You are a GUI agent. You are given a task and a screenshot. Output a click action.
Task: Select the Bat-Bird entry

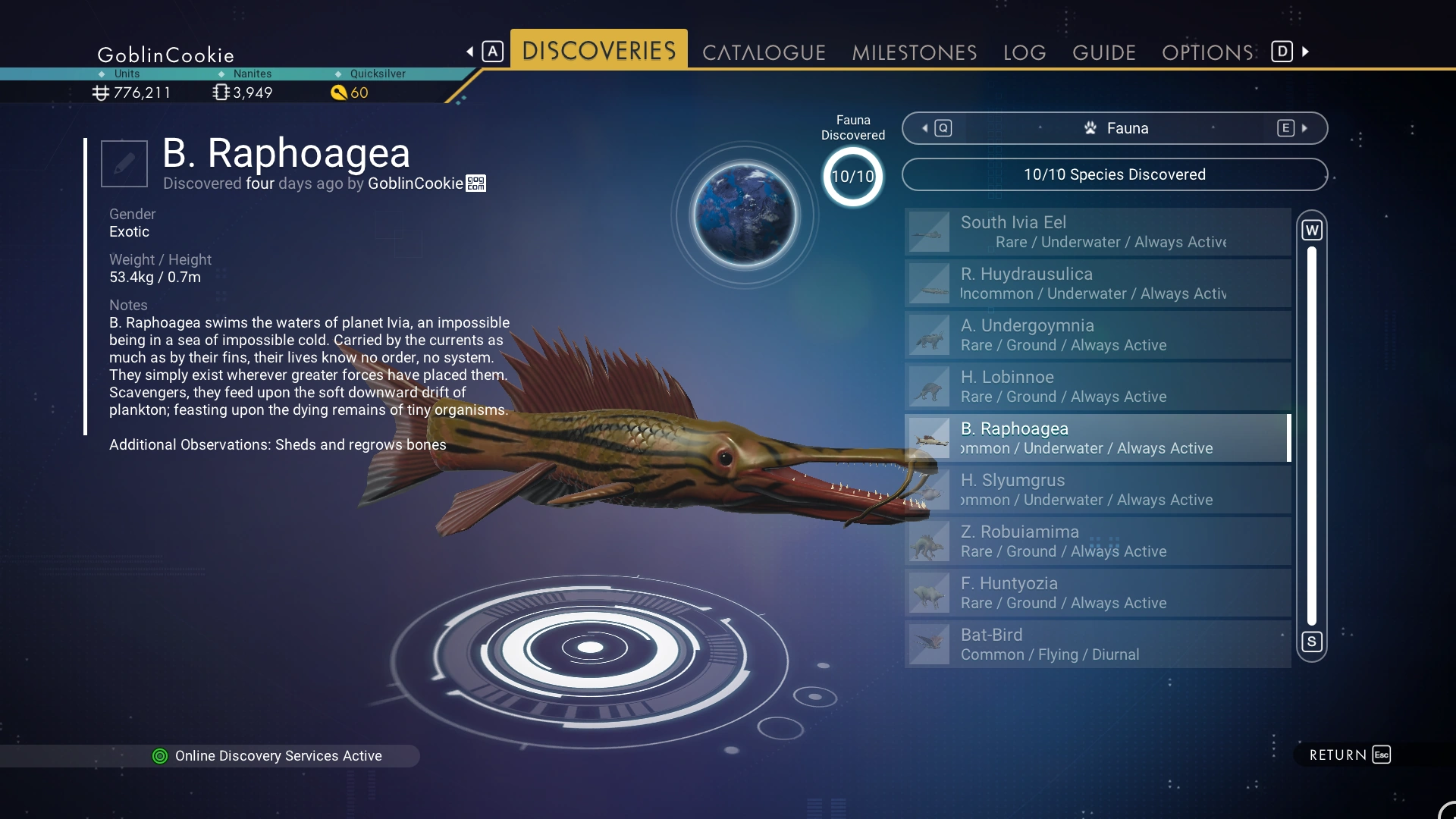(1097, 645)
